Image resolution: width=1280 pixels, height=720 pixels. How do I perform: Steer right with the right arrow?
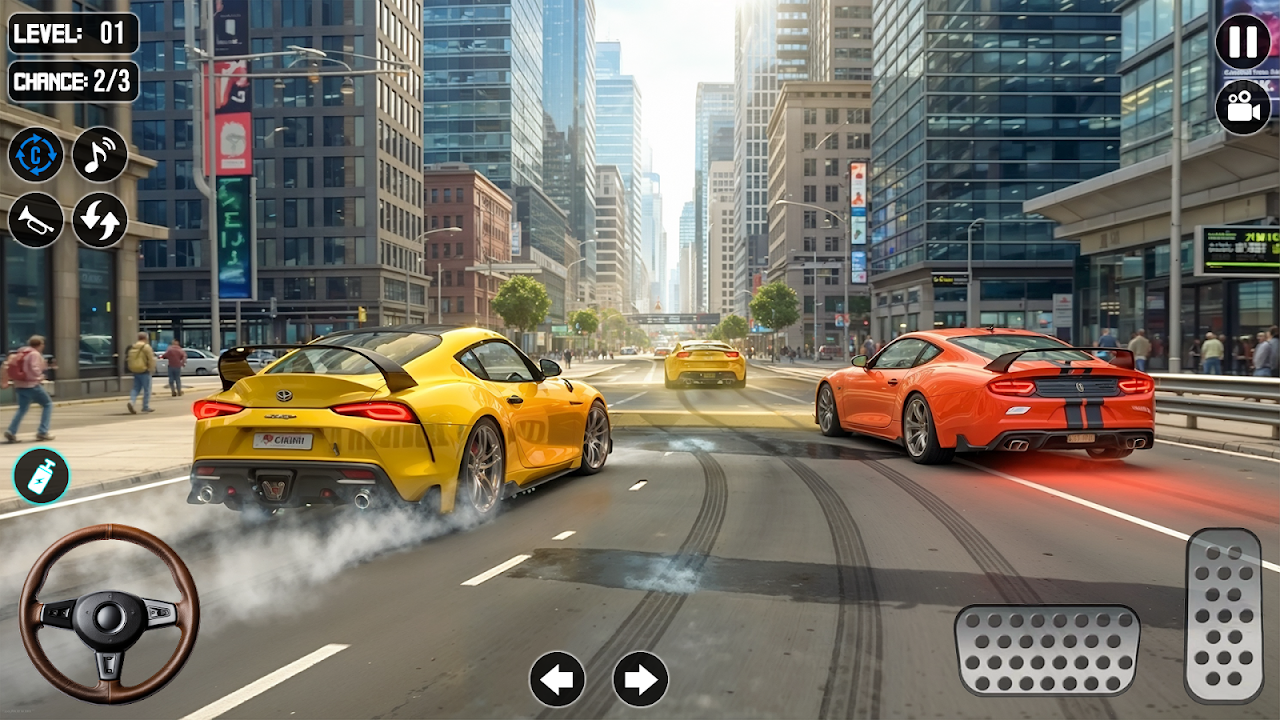point(641,680)
